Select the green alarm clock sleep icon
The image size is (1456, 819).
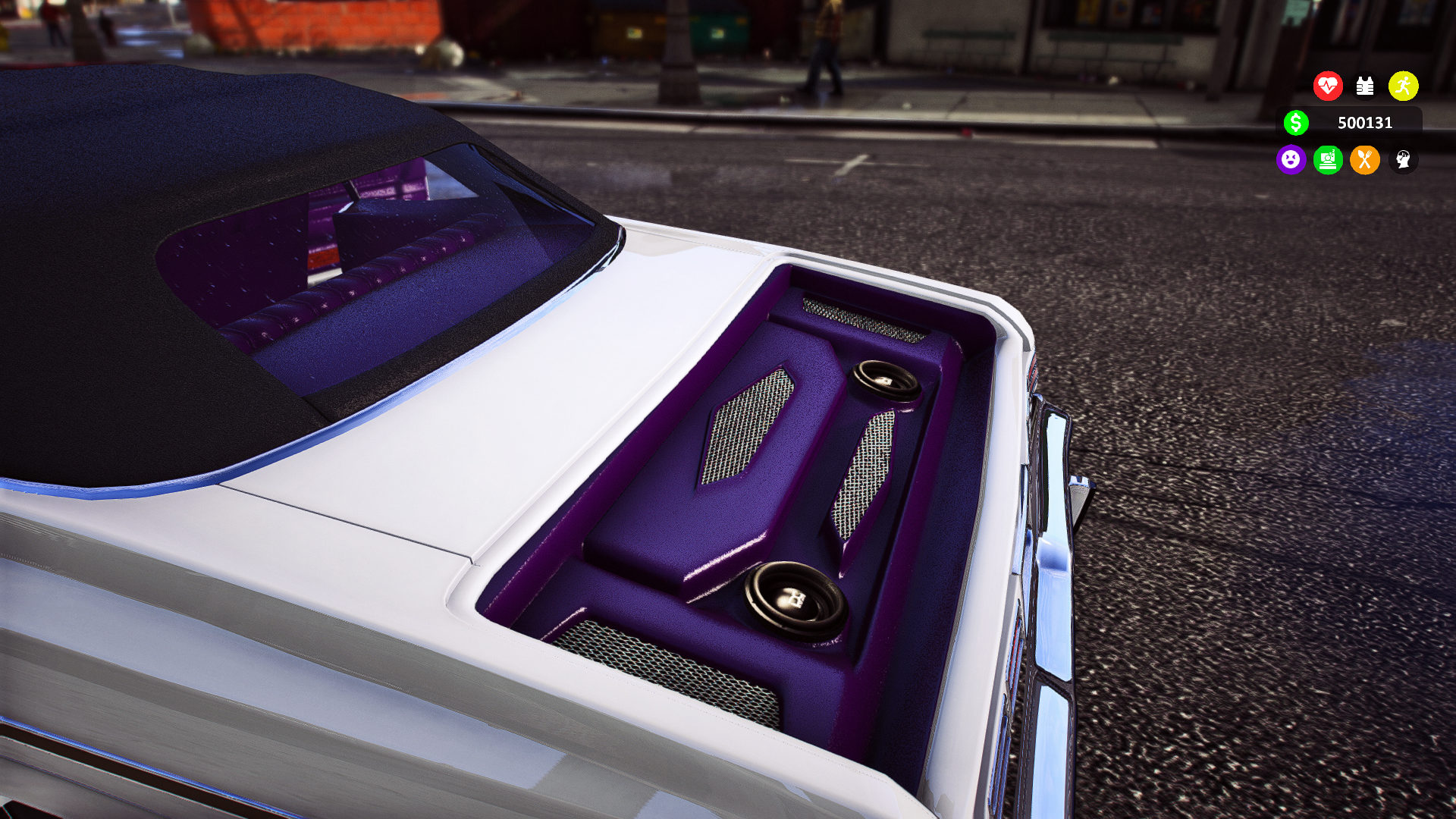click(x=1328, y=160)
